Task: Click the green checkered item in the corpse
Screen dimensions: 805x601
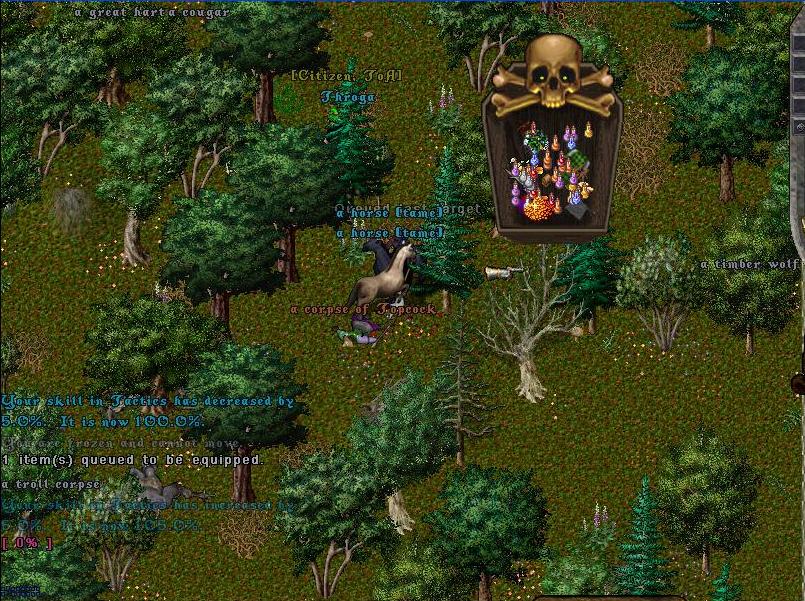Action: click(577, 160)
